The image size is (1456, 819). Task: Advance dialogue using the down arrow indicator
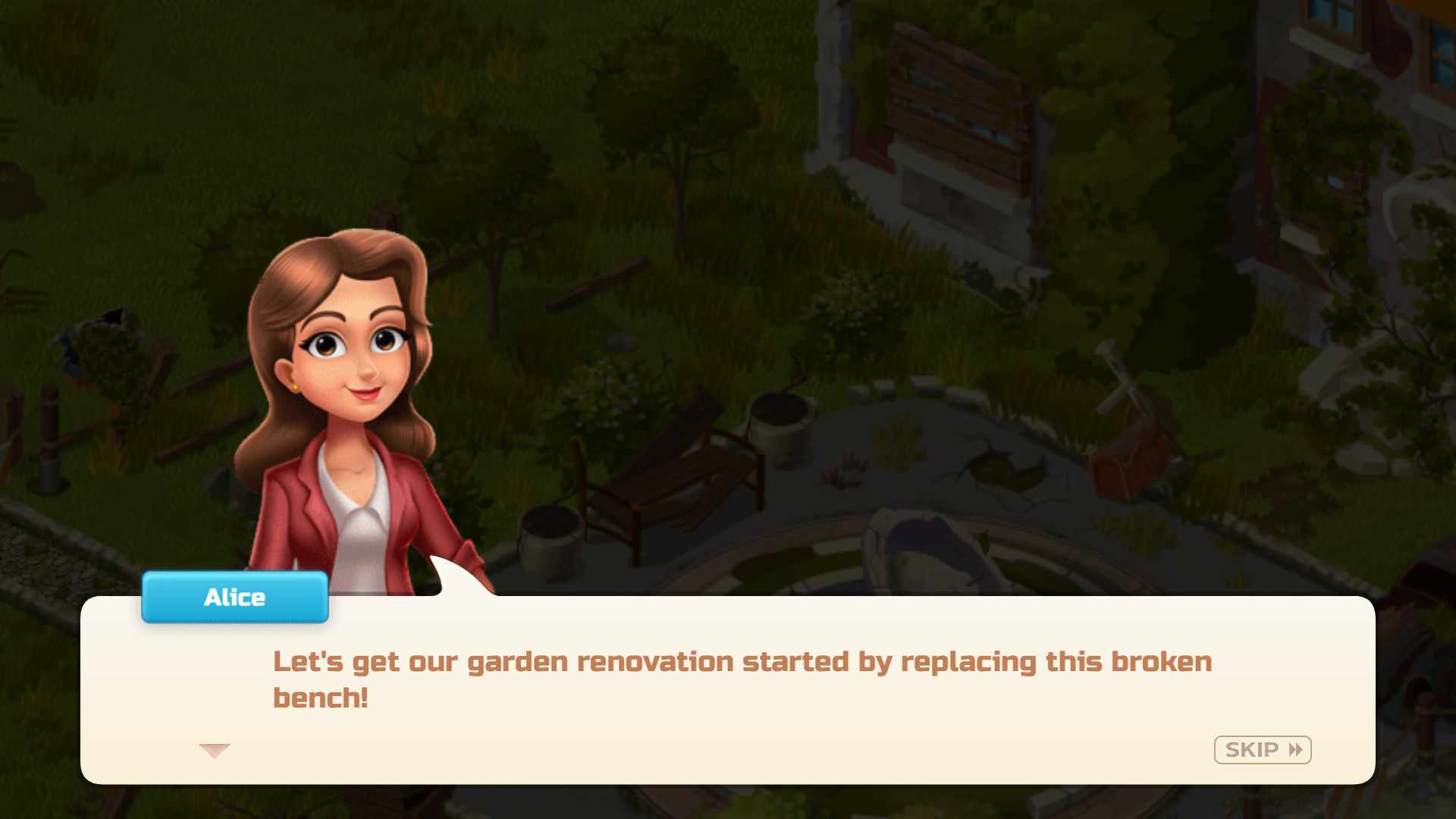(x=214, y=751)
